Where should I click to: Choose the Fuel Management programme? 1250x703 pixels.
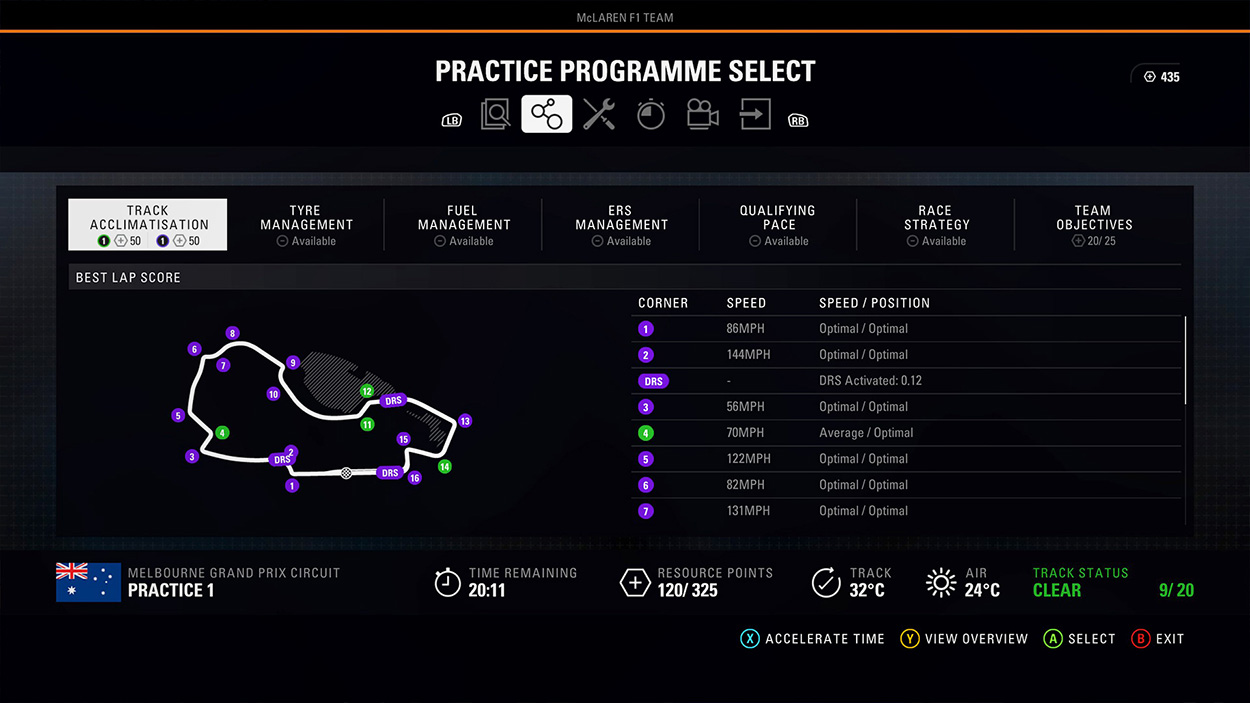click(x=463, y=224)
